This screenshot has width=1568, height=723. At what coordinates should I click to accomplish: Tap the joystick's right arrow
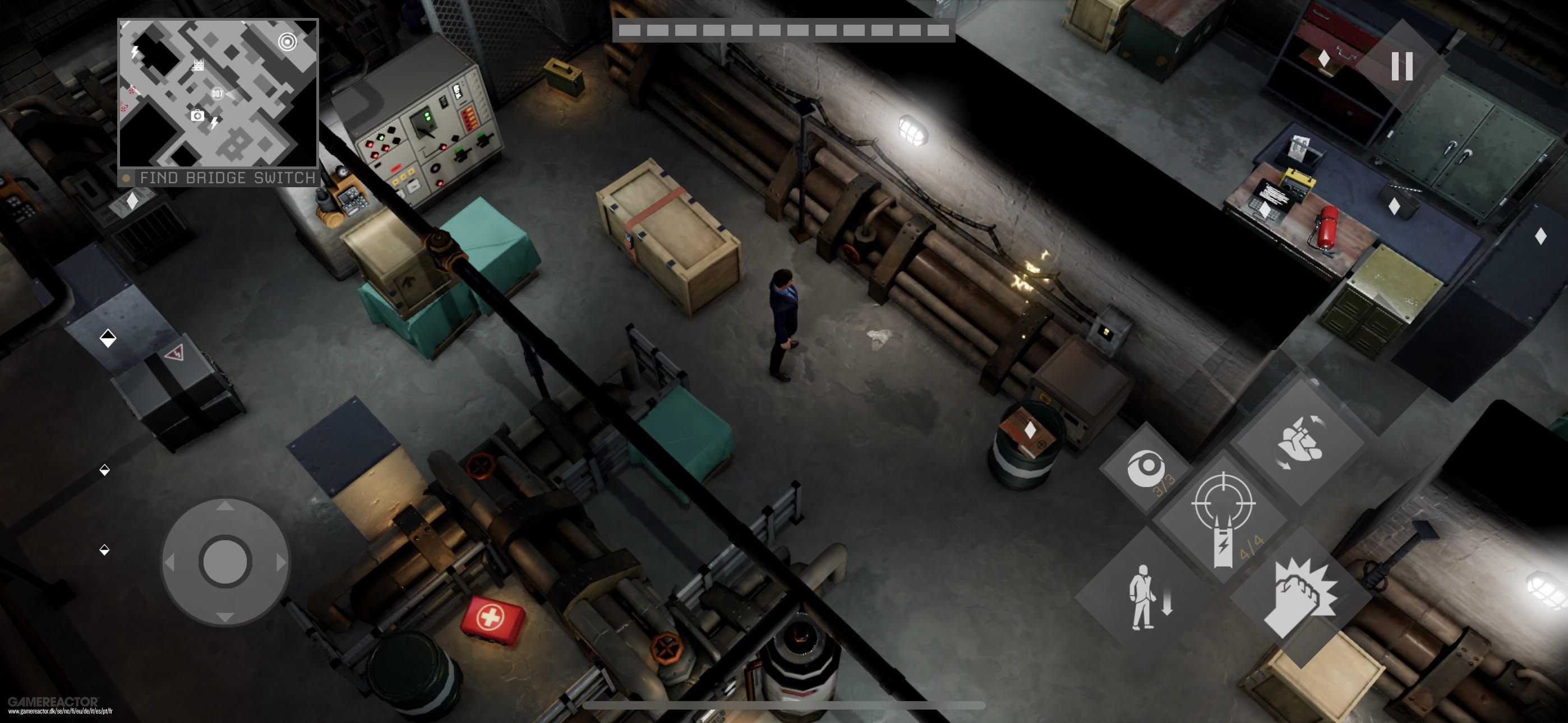280,562
